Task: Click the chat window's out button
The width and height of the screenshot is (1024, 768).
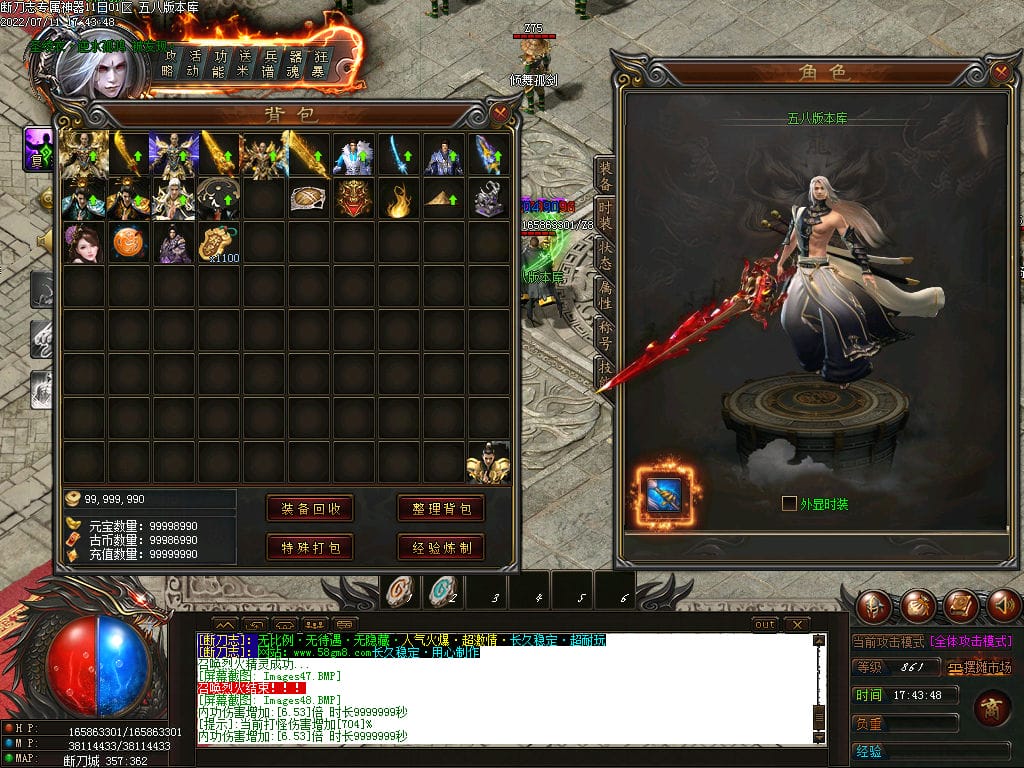Action: point(765,624)
